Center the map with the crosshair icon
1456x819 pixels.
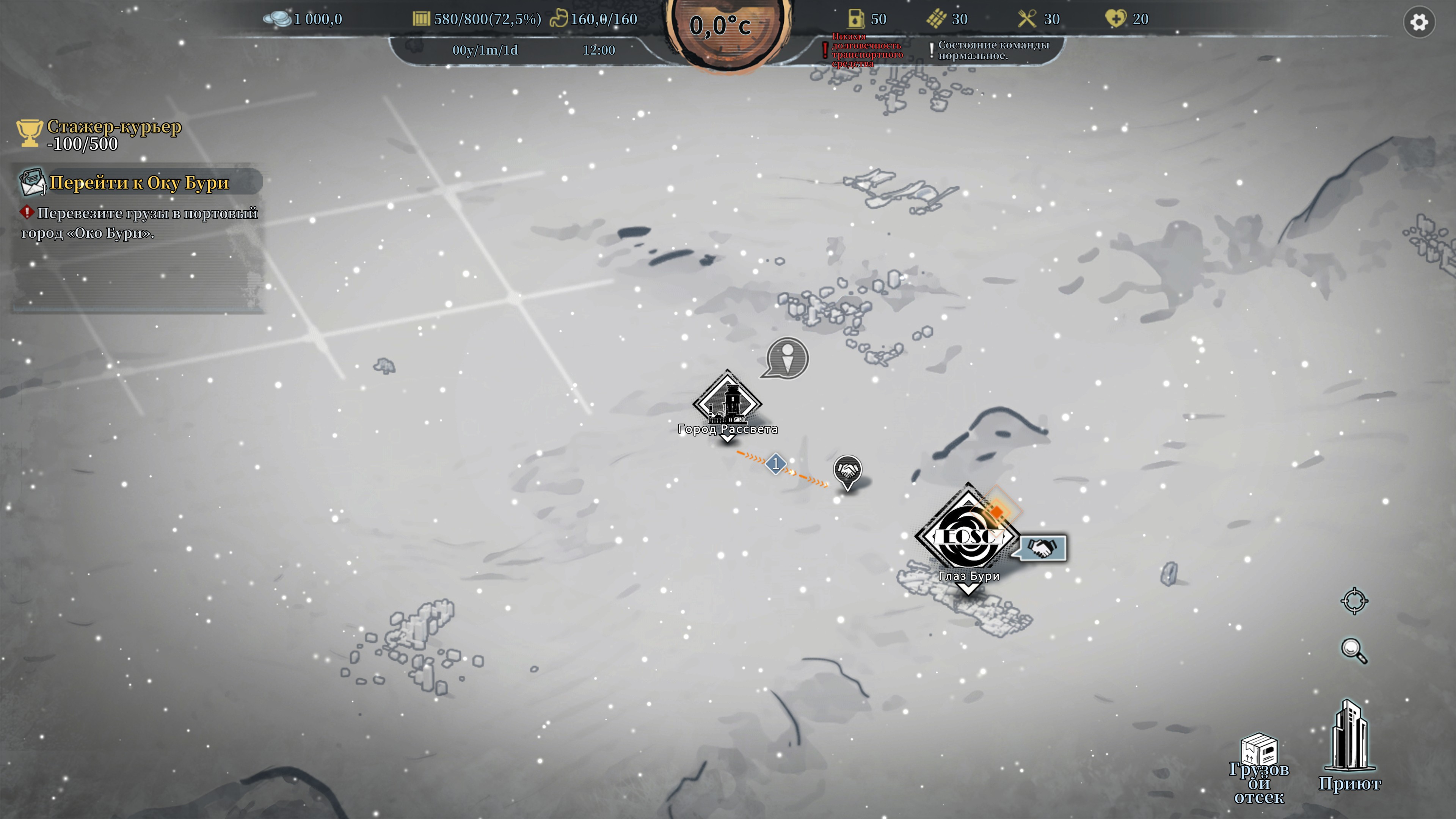(1354, 601)
